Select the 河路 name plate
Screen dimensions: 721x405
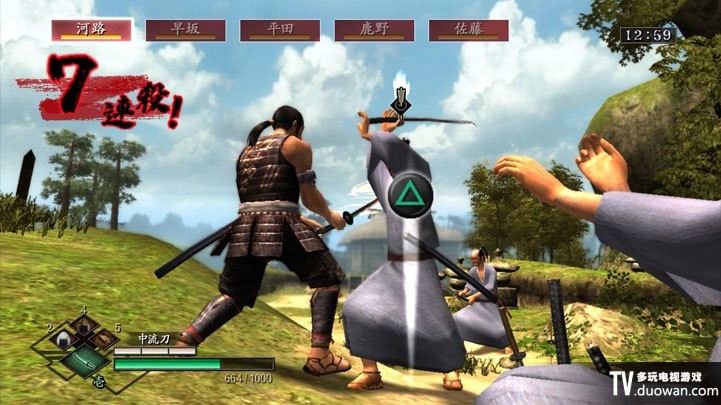[x=92, y=30]
